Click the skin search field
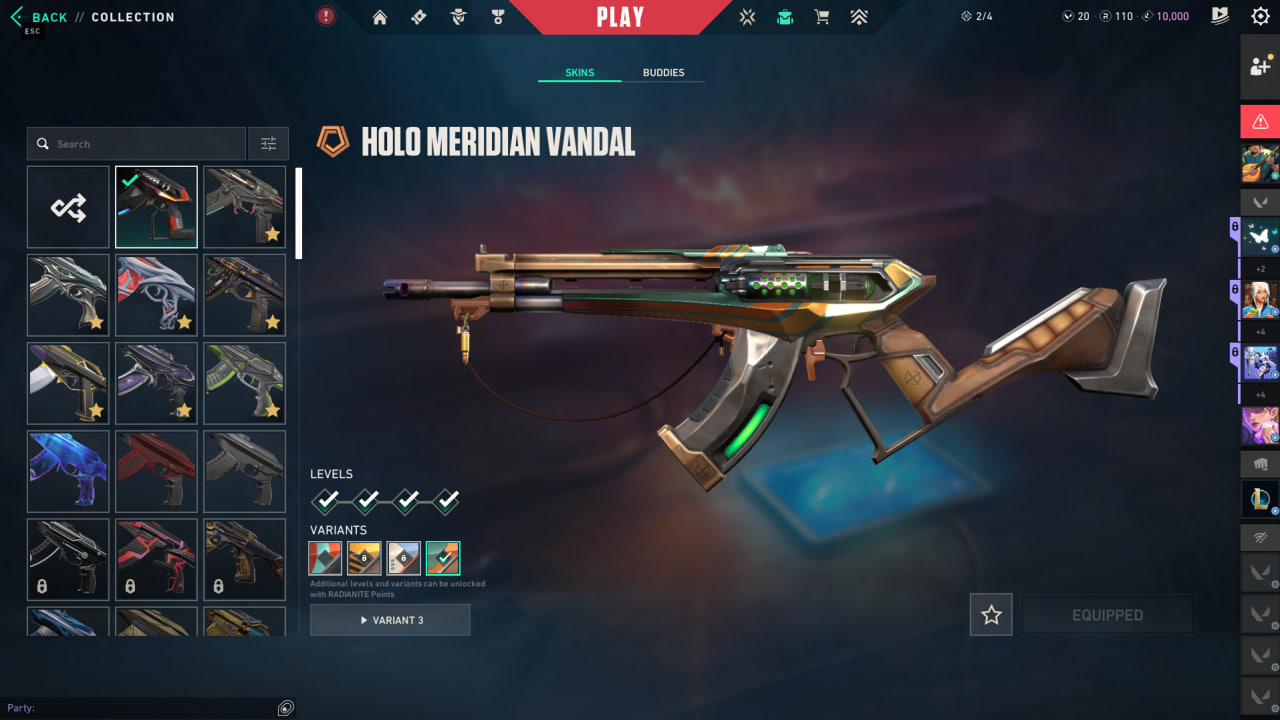The width and height of the screenshot is (1280, 720). 140,144
